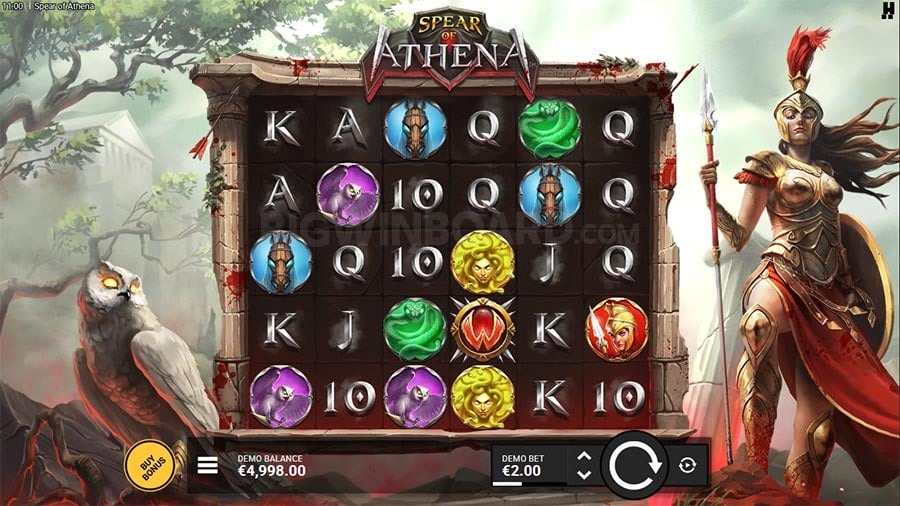Open the Buy Bonus feature
Viewport: 900px width, 506px height.
coord(146,464)
